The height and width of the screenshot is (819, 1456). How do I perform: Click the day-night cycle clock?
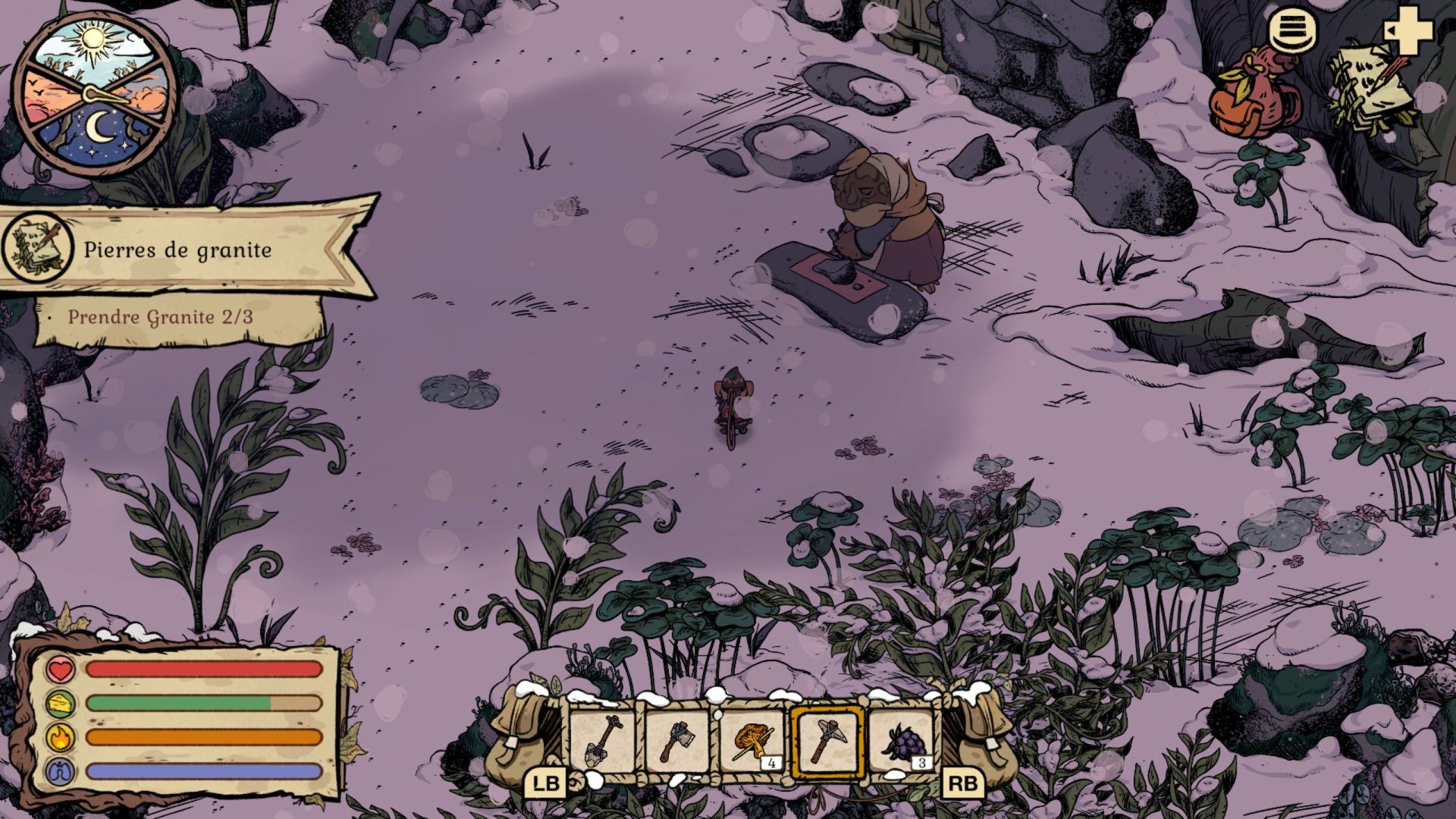point(95,95)
